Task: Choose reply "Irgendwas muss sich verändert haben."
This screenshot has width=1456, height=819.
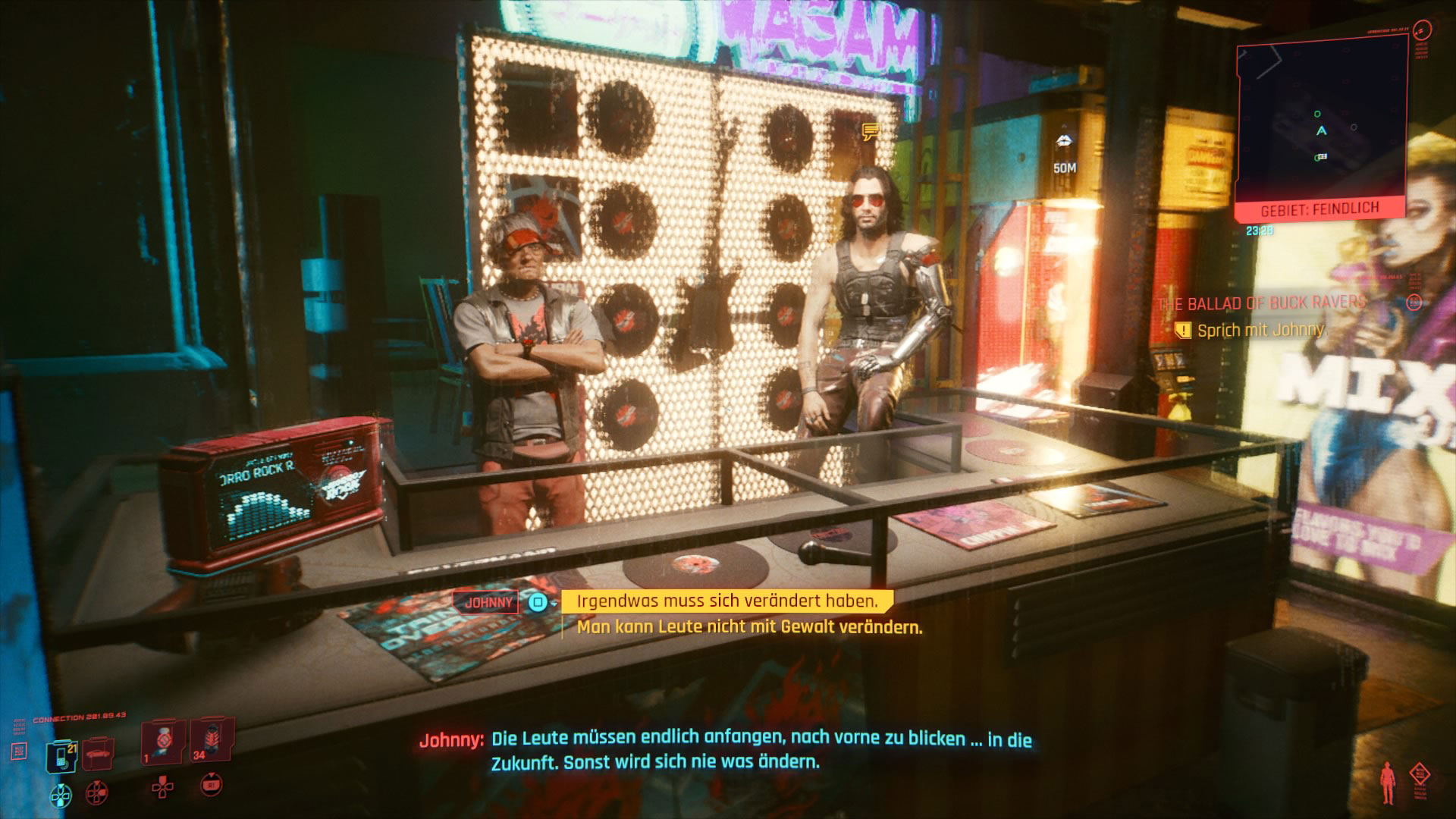Action: click(726, 601)
